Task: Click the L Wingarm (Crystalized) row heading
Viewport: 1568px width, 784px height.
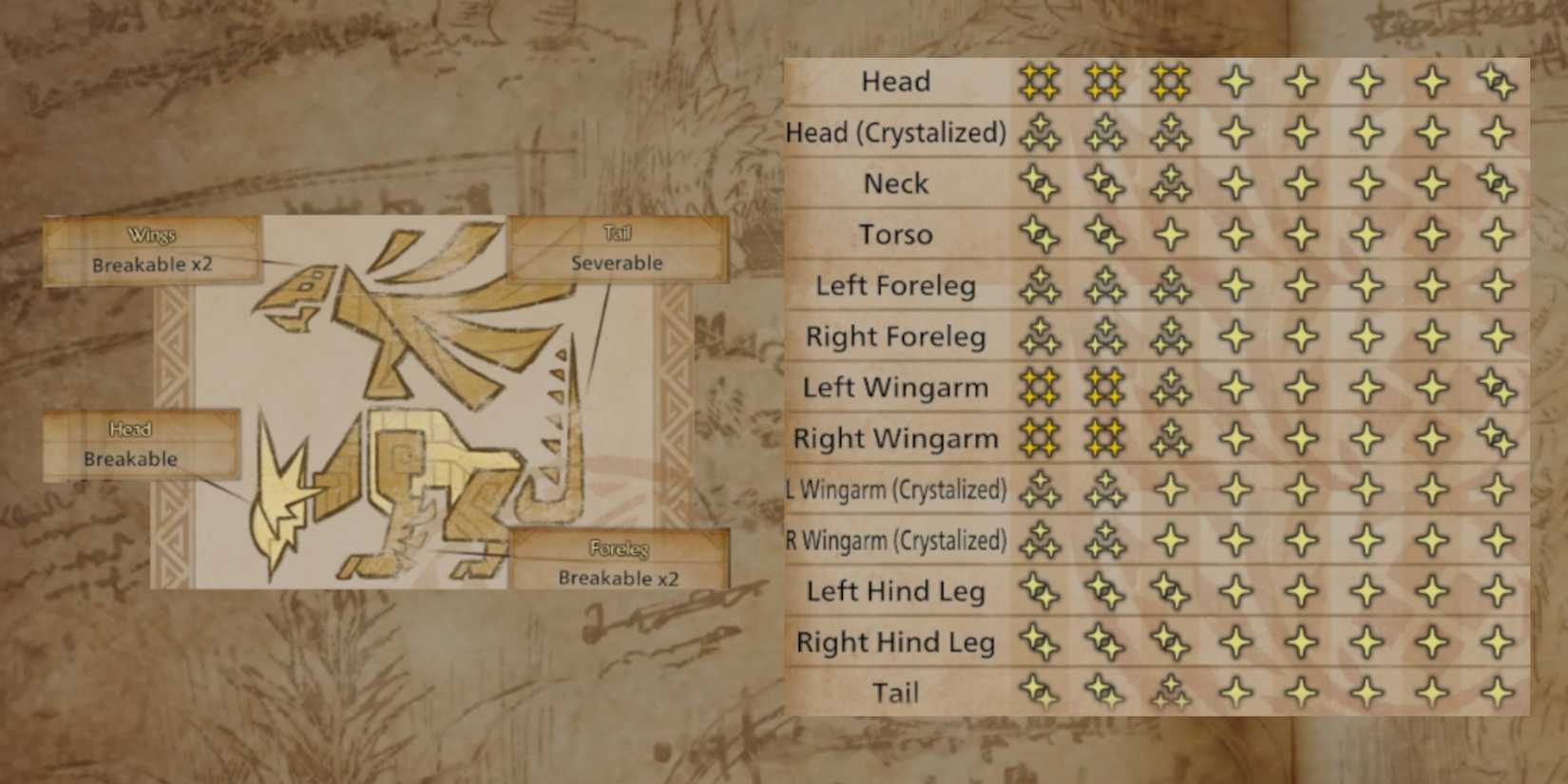Action: coord(897,489)
